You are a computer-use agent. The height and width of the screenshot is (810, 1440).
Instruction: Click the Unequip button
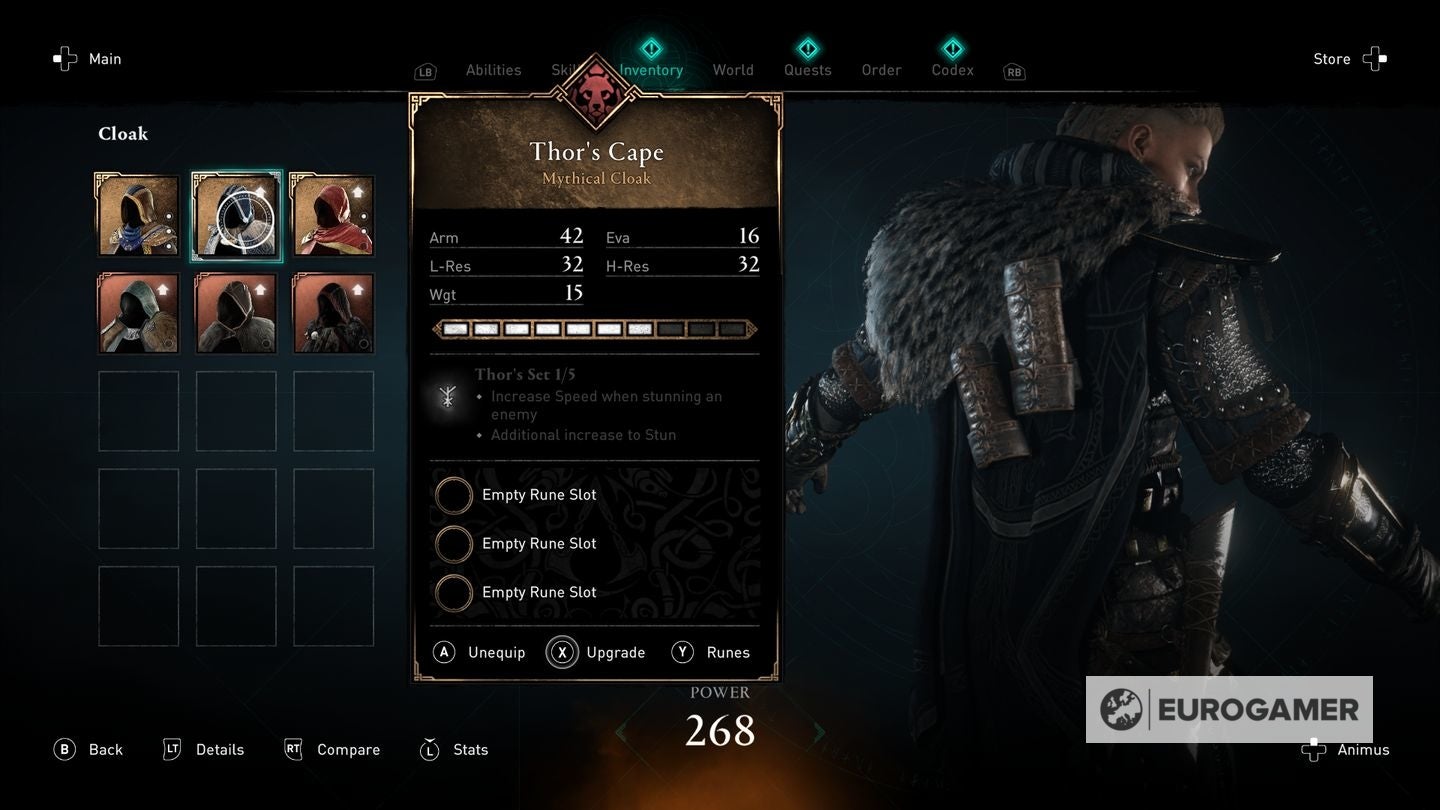pos(479,652)
